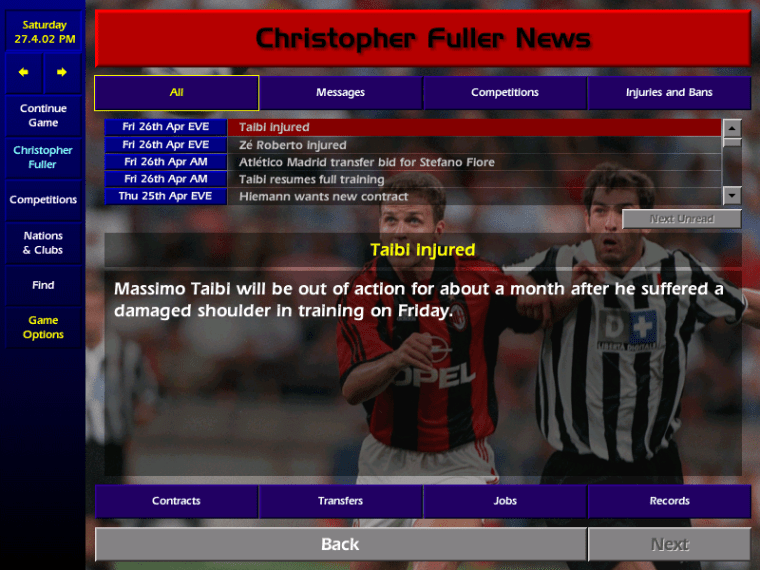The width and height of the screenshot is (760, 570).
Task: Read the Atlético Madrid transfer bid message
Action: [x=474, y=162]
